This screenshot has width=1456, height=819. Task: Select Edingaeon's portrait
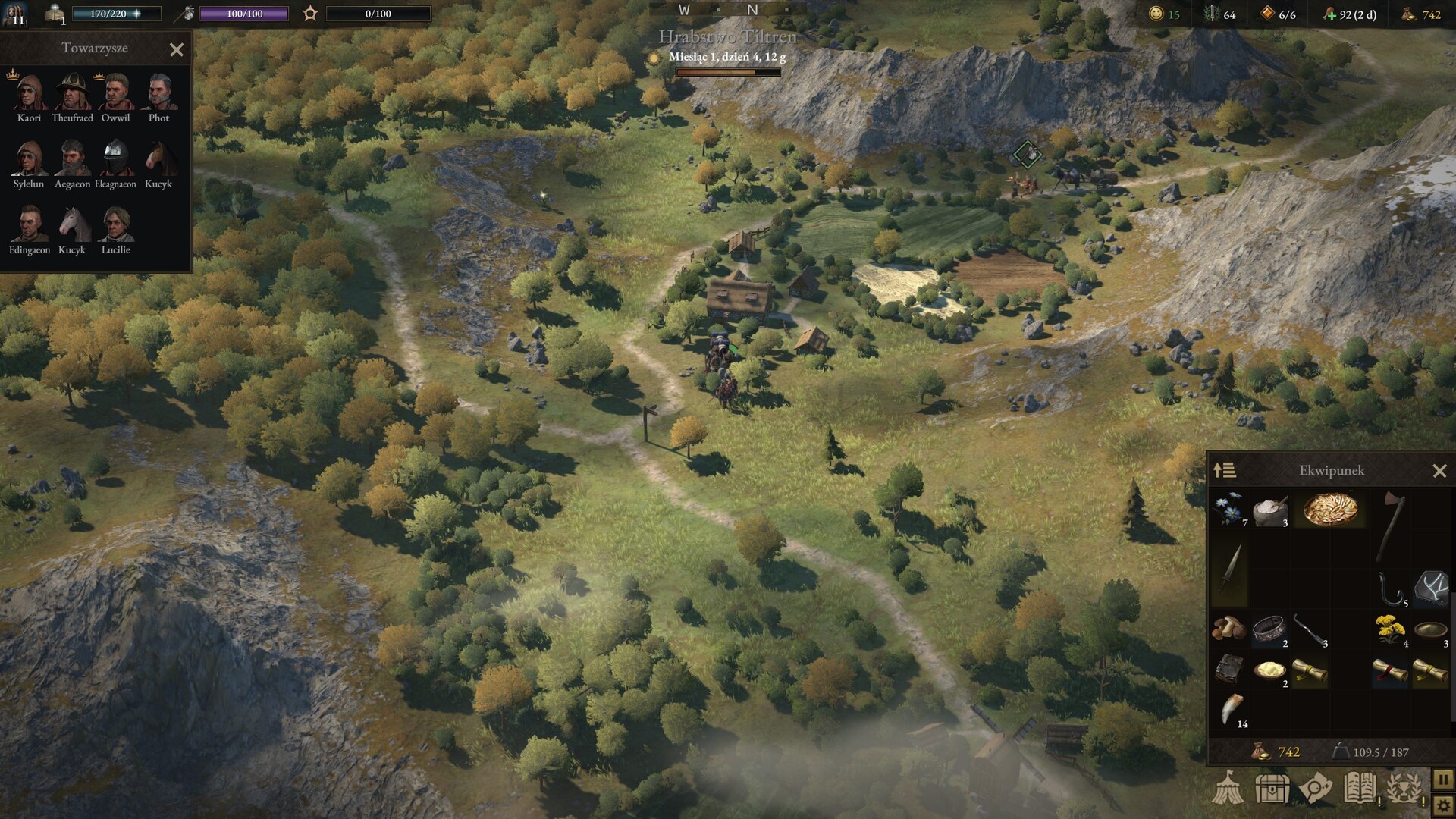click(30, 226)
